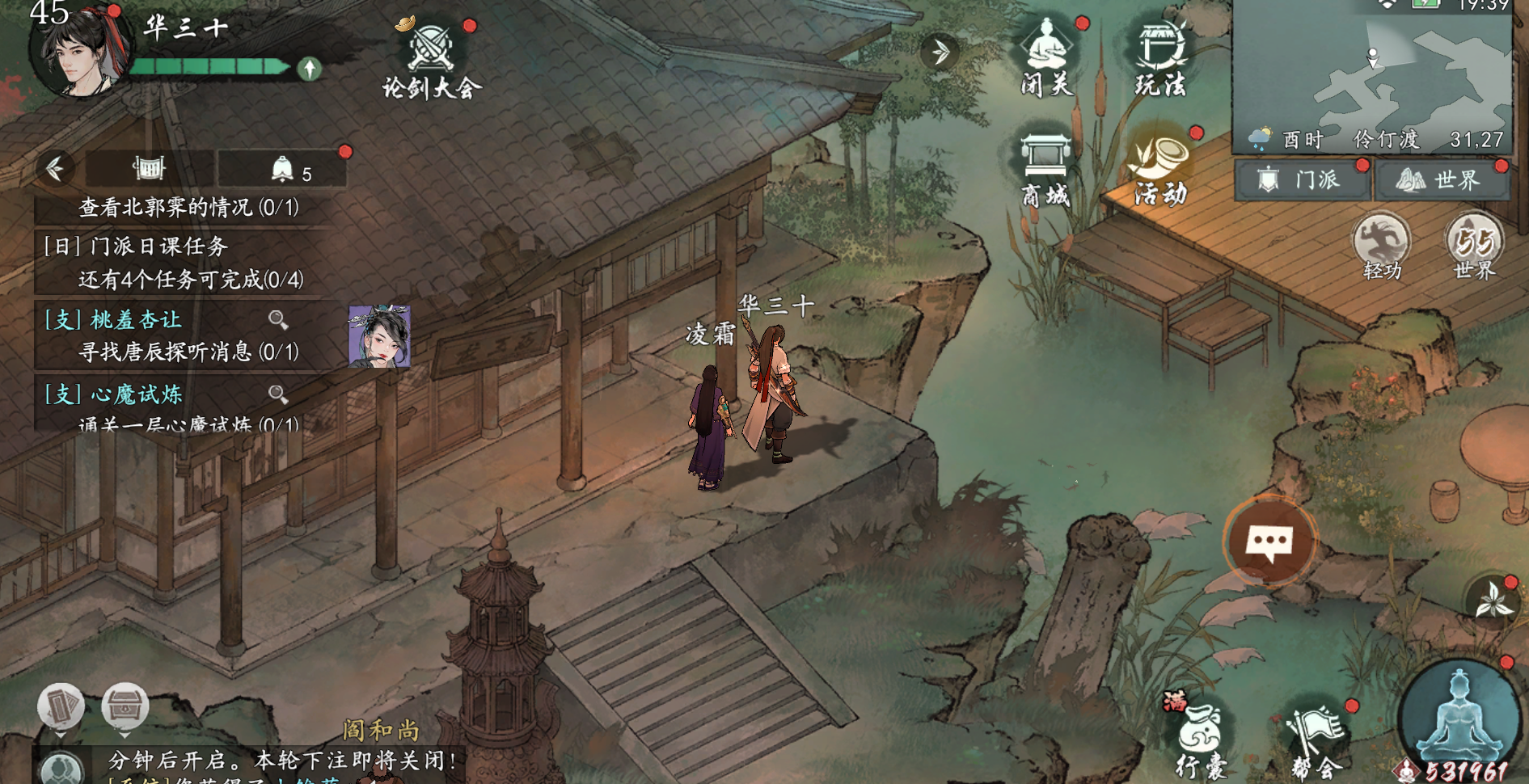Open the 闭关 meditation menu

1047,57
